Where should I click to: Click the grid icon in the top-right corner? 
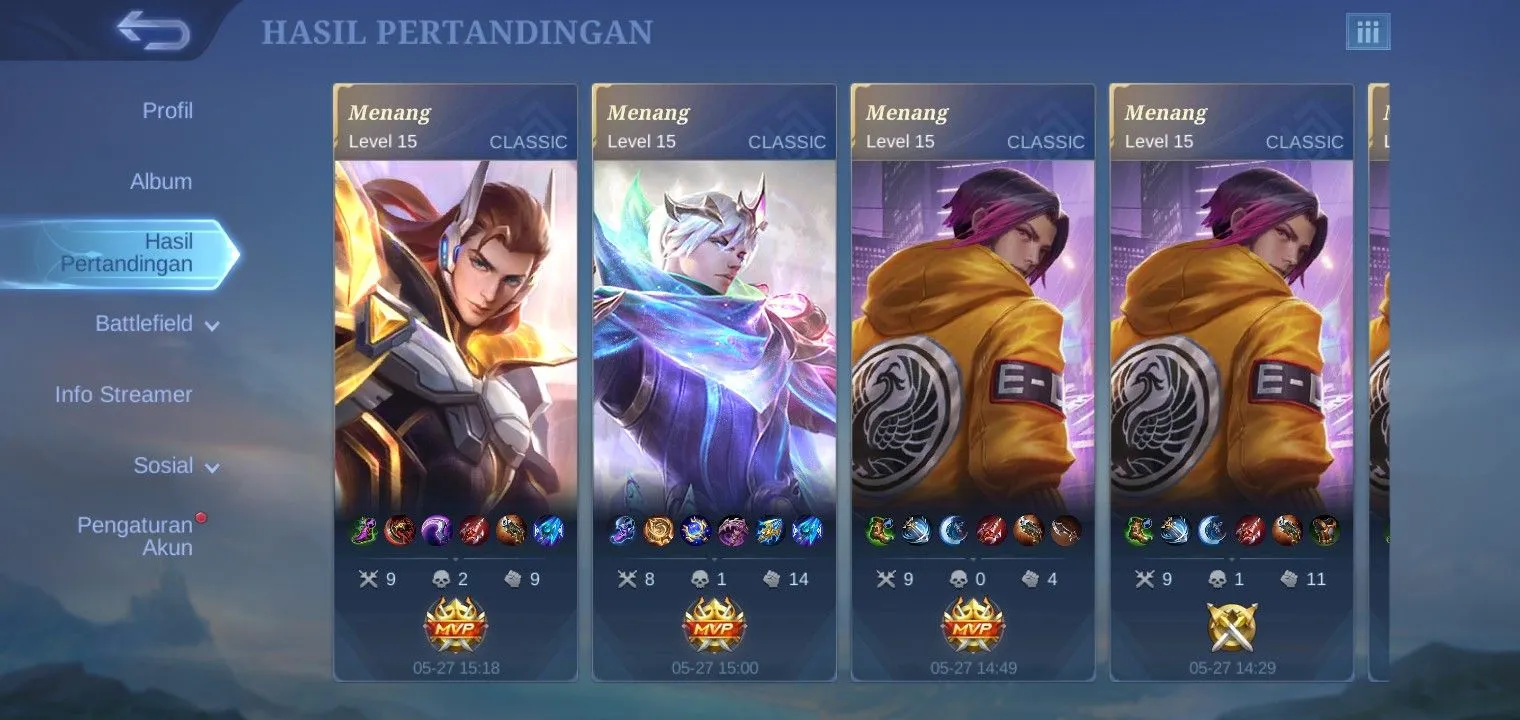pyautogui.click(x=1369, y=31)
